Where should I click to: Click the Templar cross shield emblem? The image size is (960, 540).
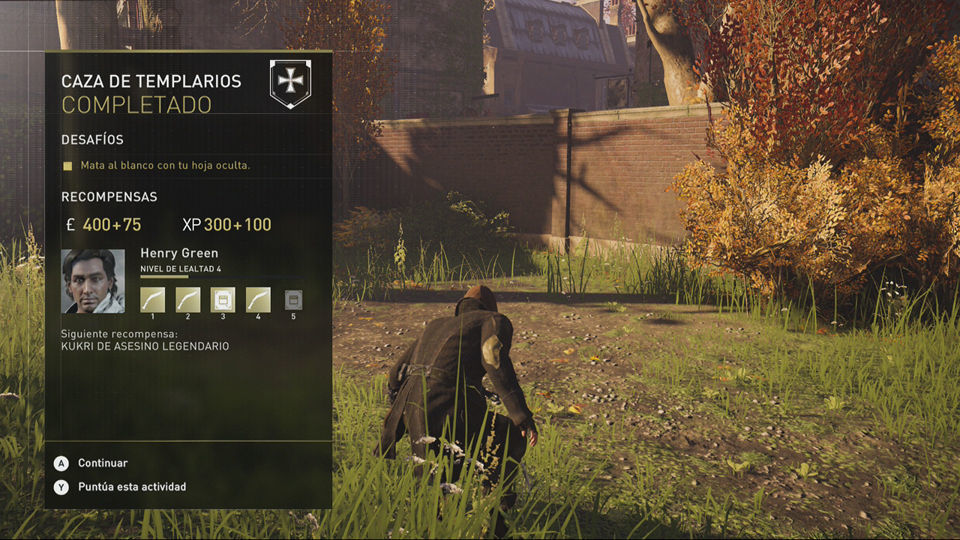click(290, 83)
